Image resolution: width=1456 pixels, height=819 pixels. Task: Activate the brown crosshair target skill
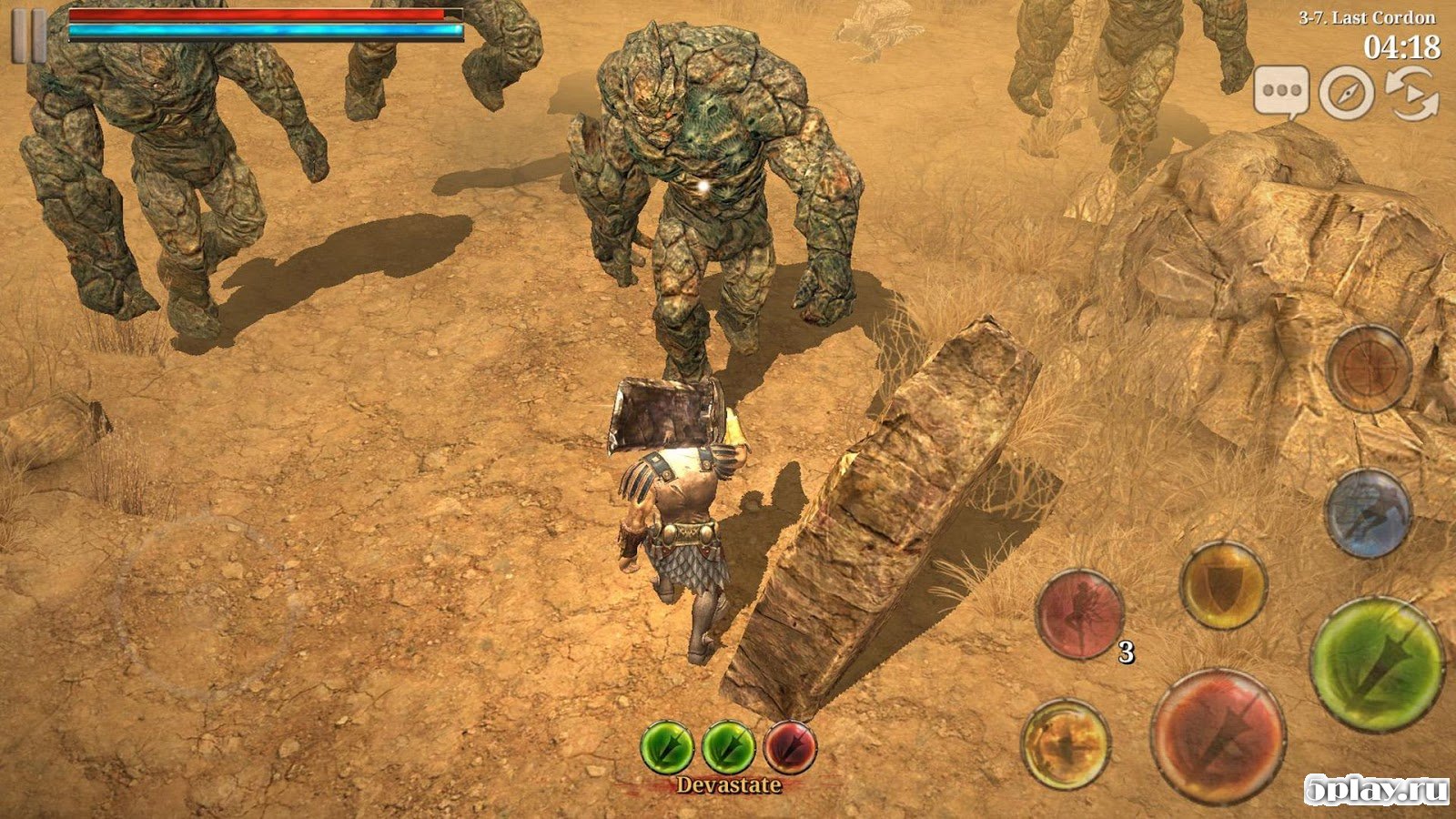(x=1368, y=369)
